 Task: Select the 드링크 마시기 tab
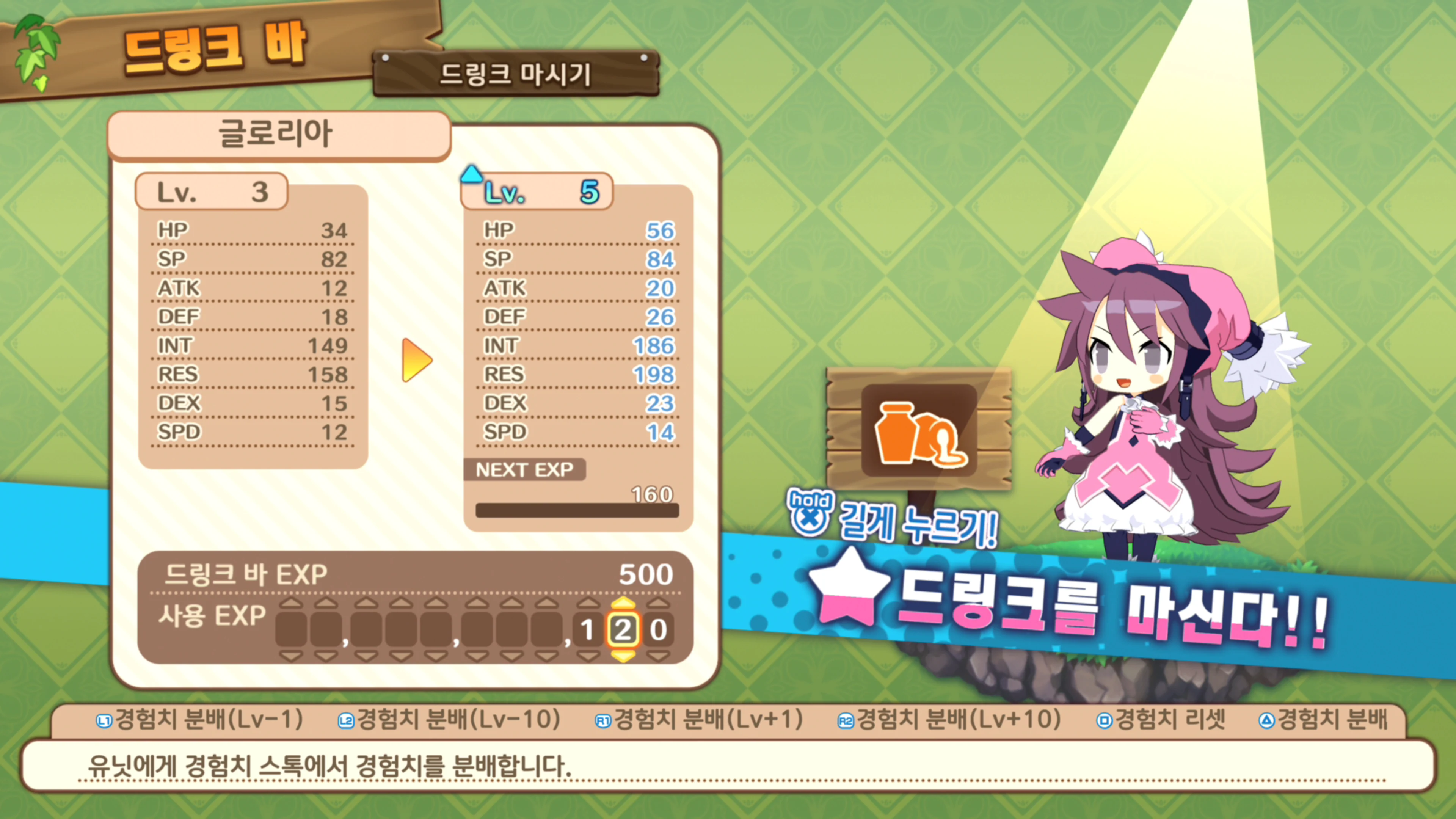(x=516, y=74)
